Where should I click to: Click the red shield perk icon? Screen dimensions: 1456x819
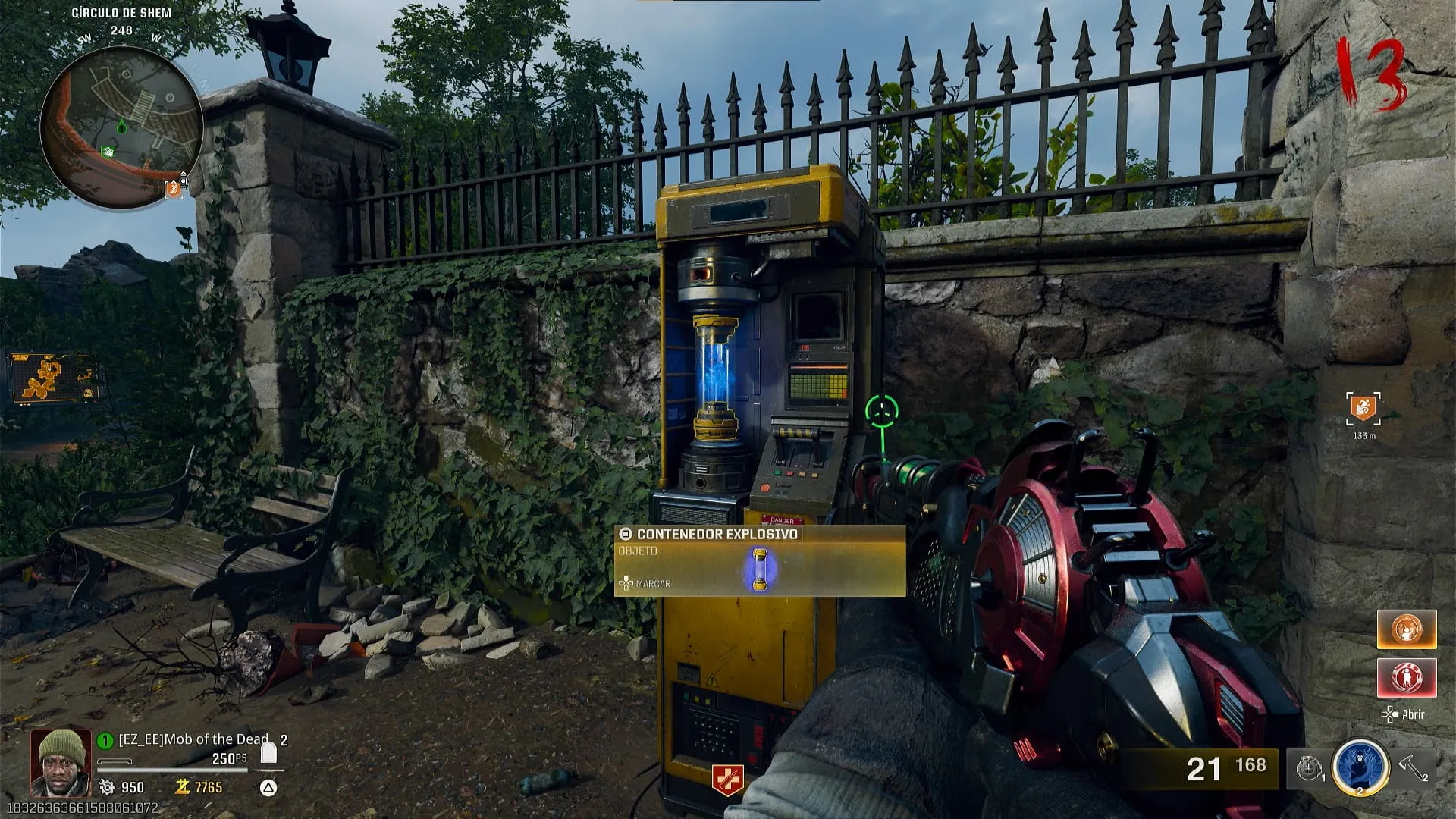(x=726, y=780)
